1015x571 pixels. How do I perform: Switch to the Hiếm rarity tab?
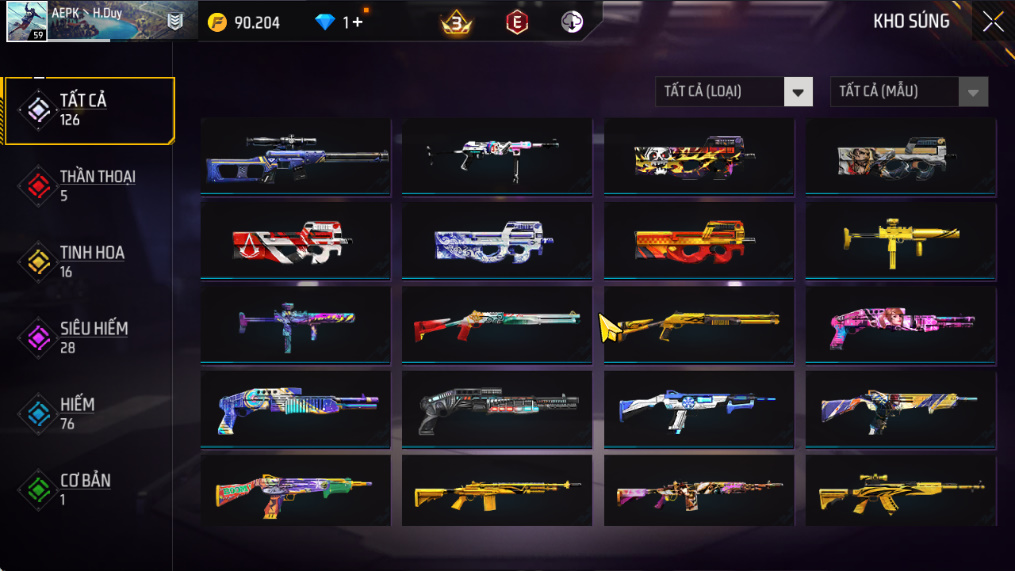(88, 414)
